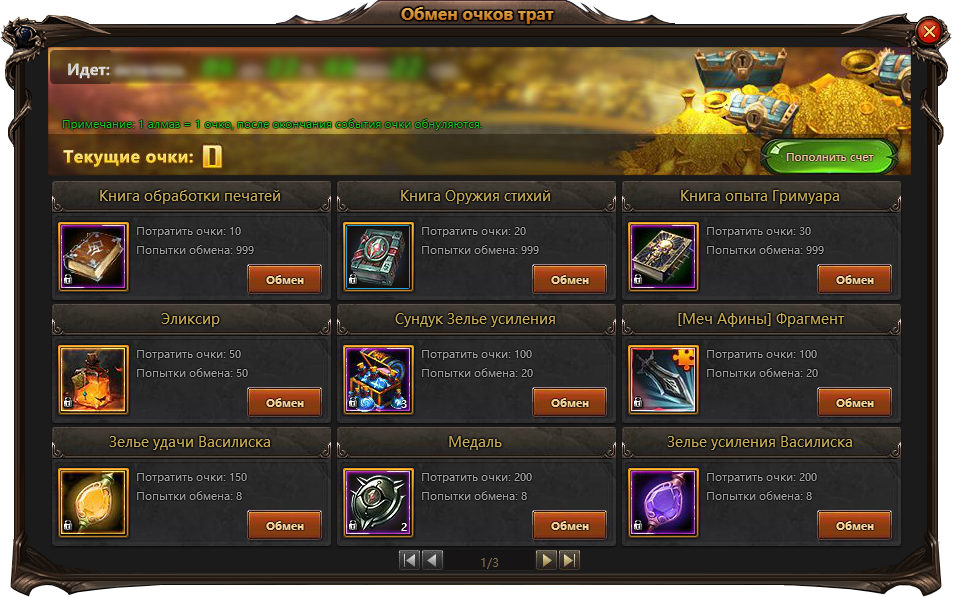Exchange points for Эликсир
Screen dimensions: 954x597
pyautogui.click(x=284, y=402)
